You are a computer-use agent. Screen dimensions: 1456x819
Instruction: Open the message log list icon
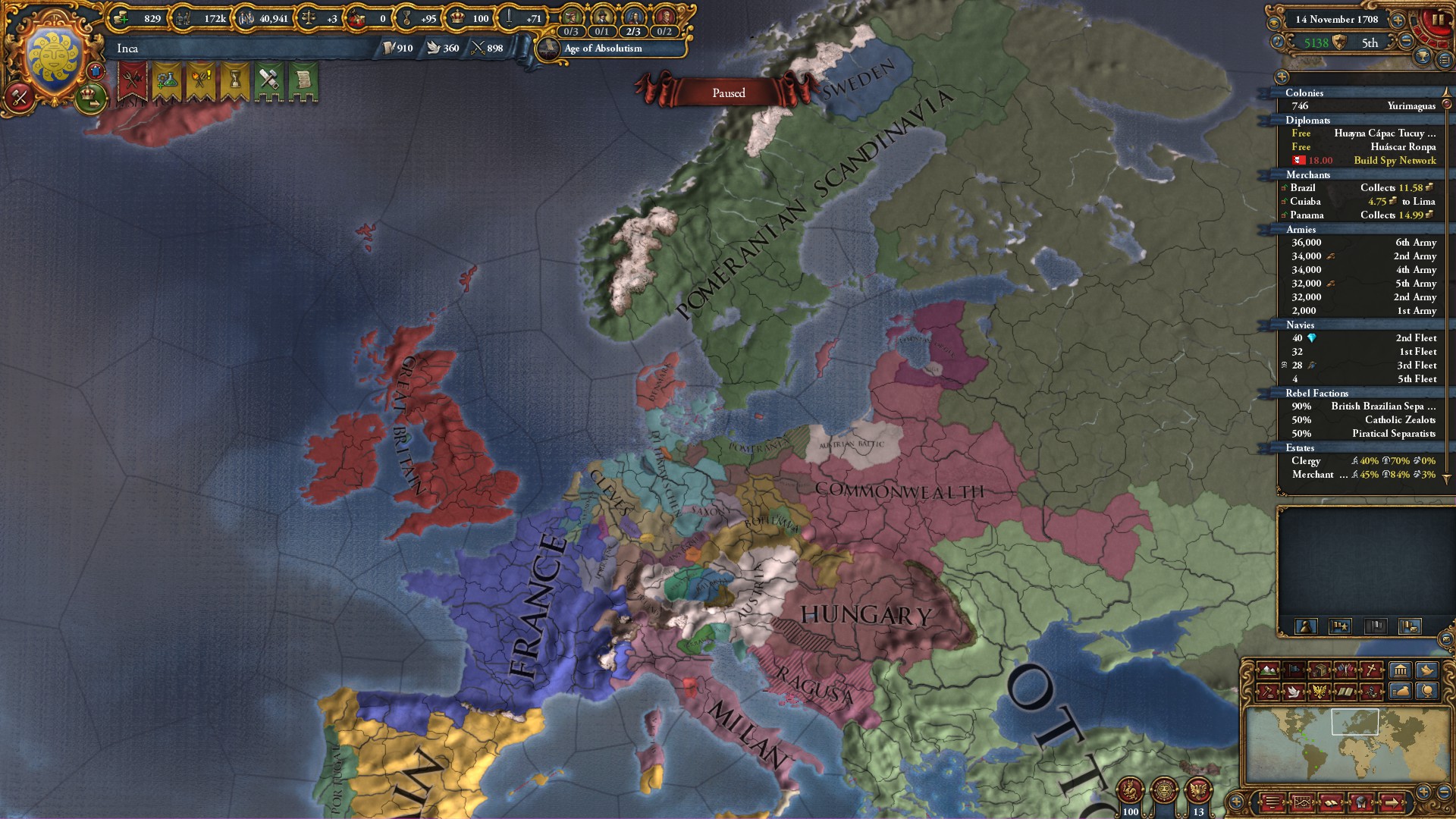click(1271, 802)
